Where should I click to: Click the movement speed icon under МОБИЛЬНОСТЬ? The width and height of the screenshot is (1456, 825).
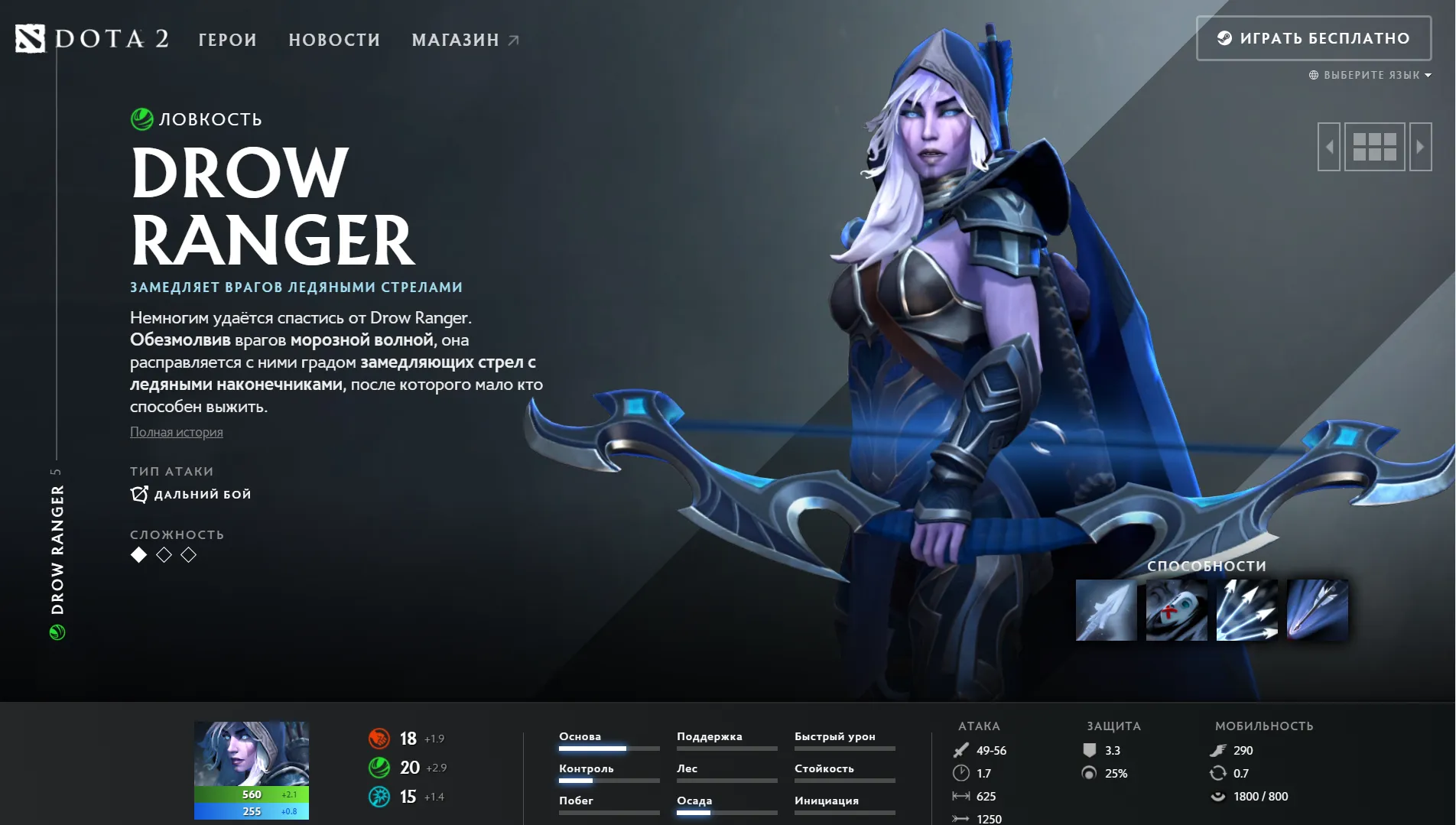1218,751
